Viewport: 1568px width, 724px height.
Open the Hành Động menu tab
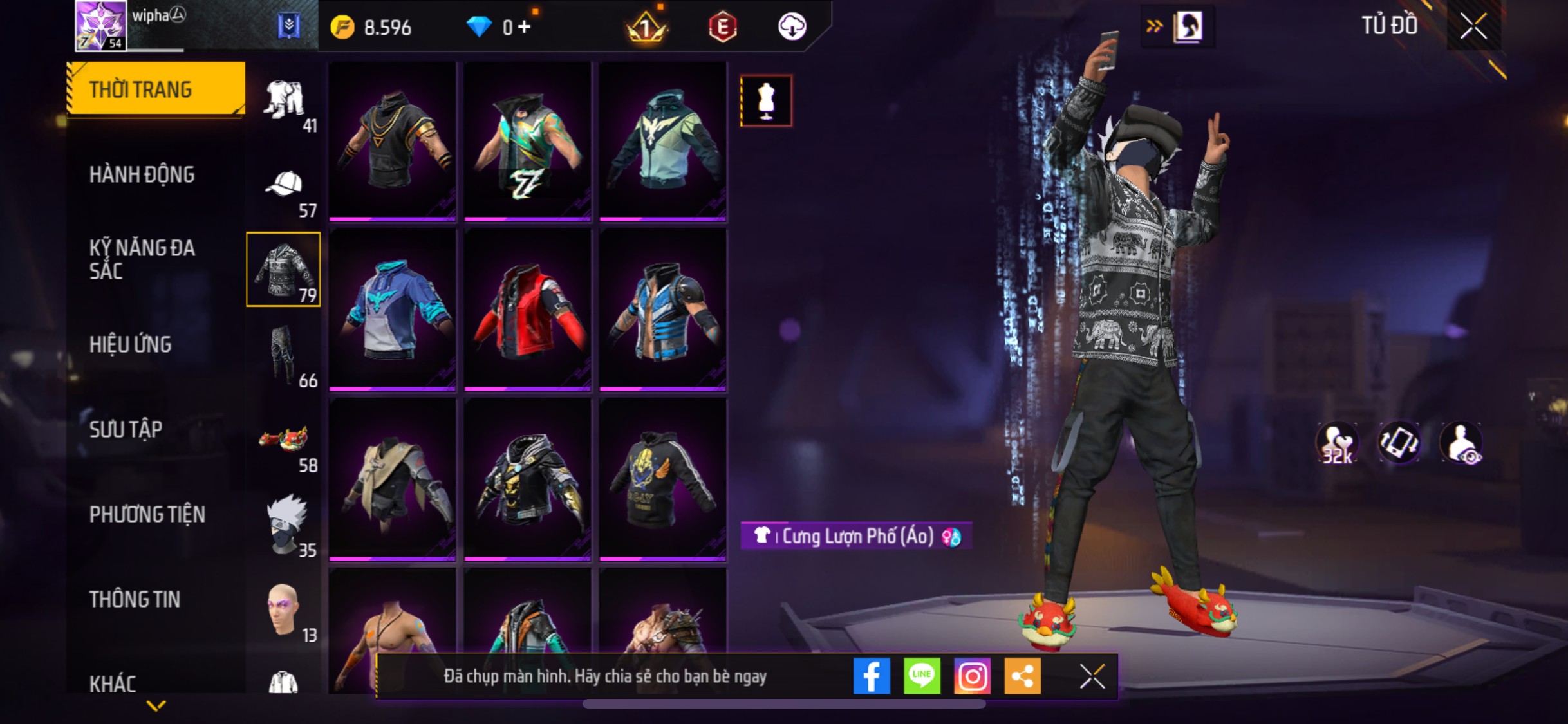(142, 174)
